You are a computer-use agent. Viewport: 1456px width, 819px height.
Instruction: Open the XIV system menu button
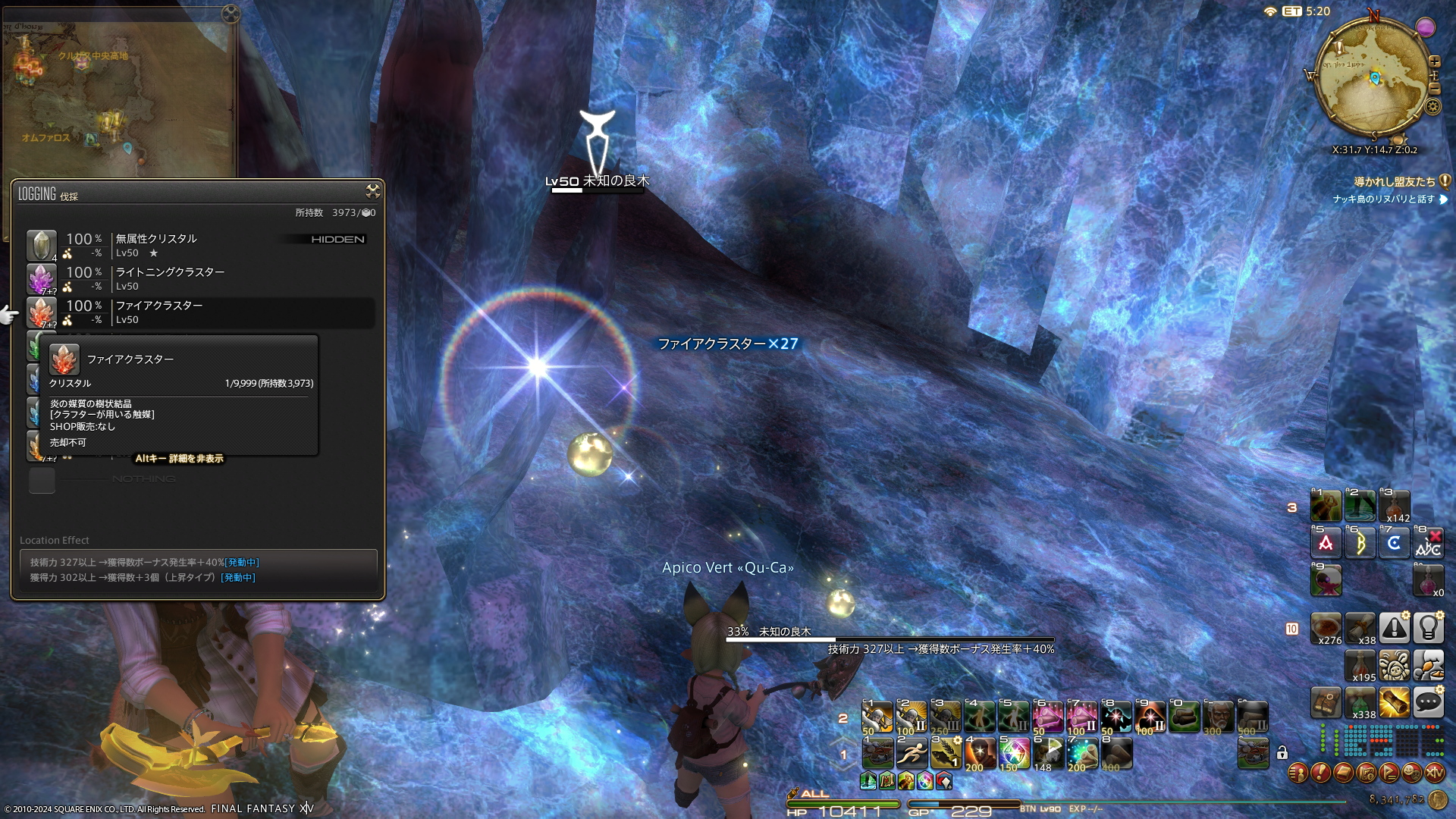coord(1434,773)
